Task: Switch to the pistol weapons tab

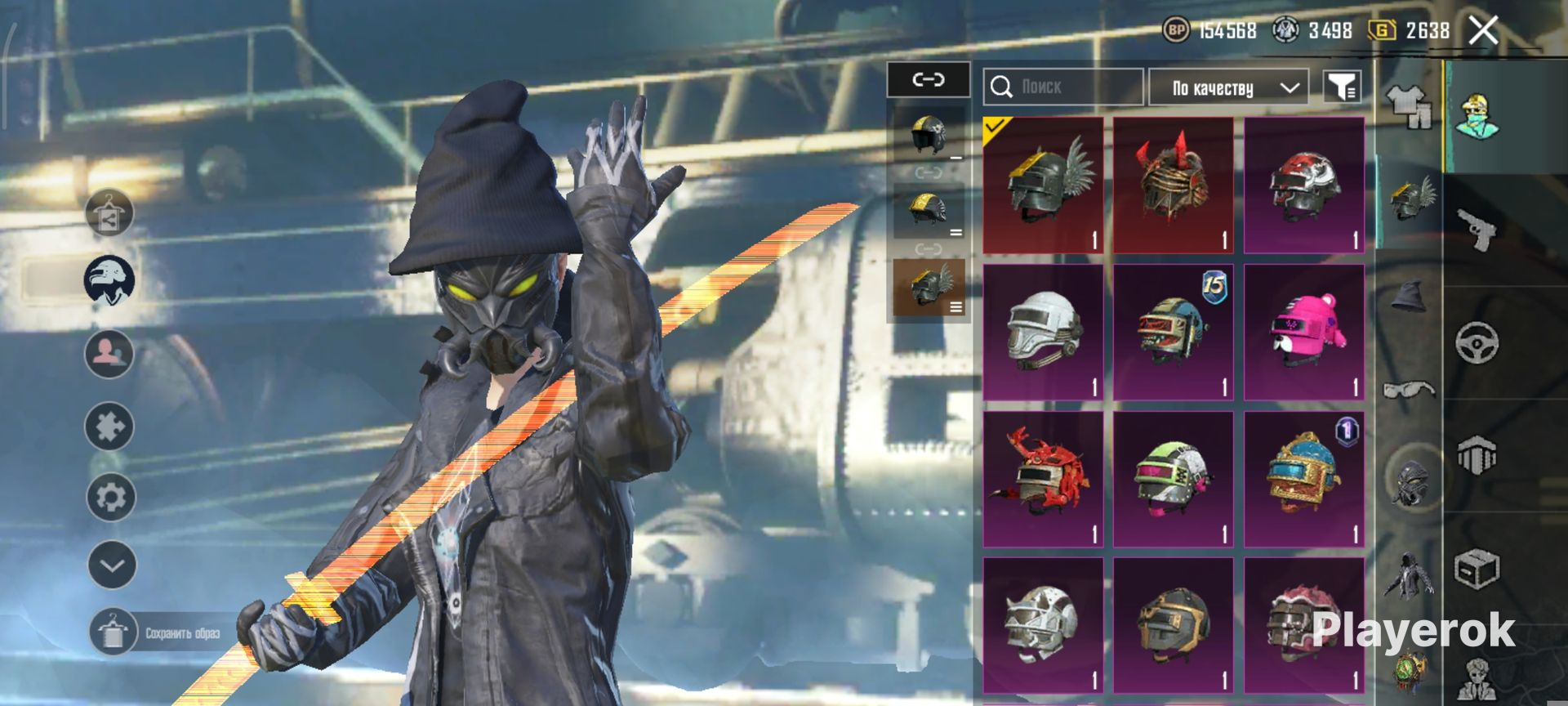Action: coord(1477,229)
